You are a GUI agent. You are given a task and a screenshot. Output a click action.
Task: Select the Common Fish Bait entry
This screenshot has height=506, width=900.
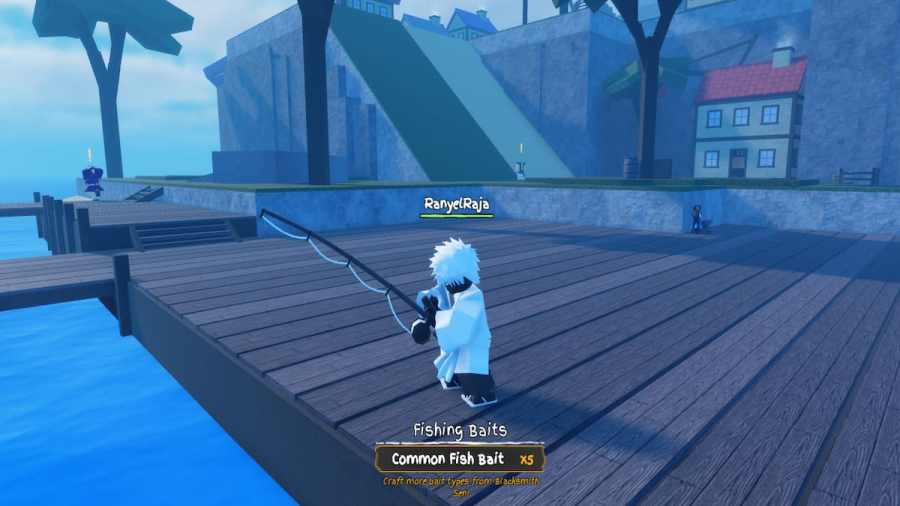[x=460, y=459]
